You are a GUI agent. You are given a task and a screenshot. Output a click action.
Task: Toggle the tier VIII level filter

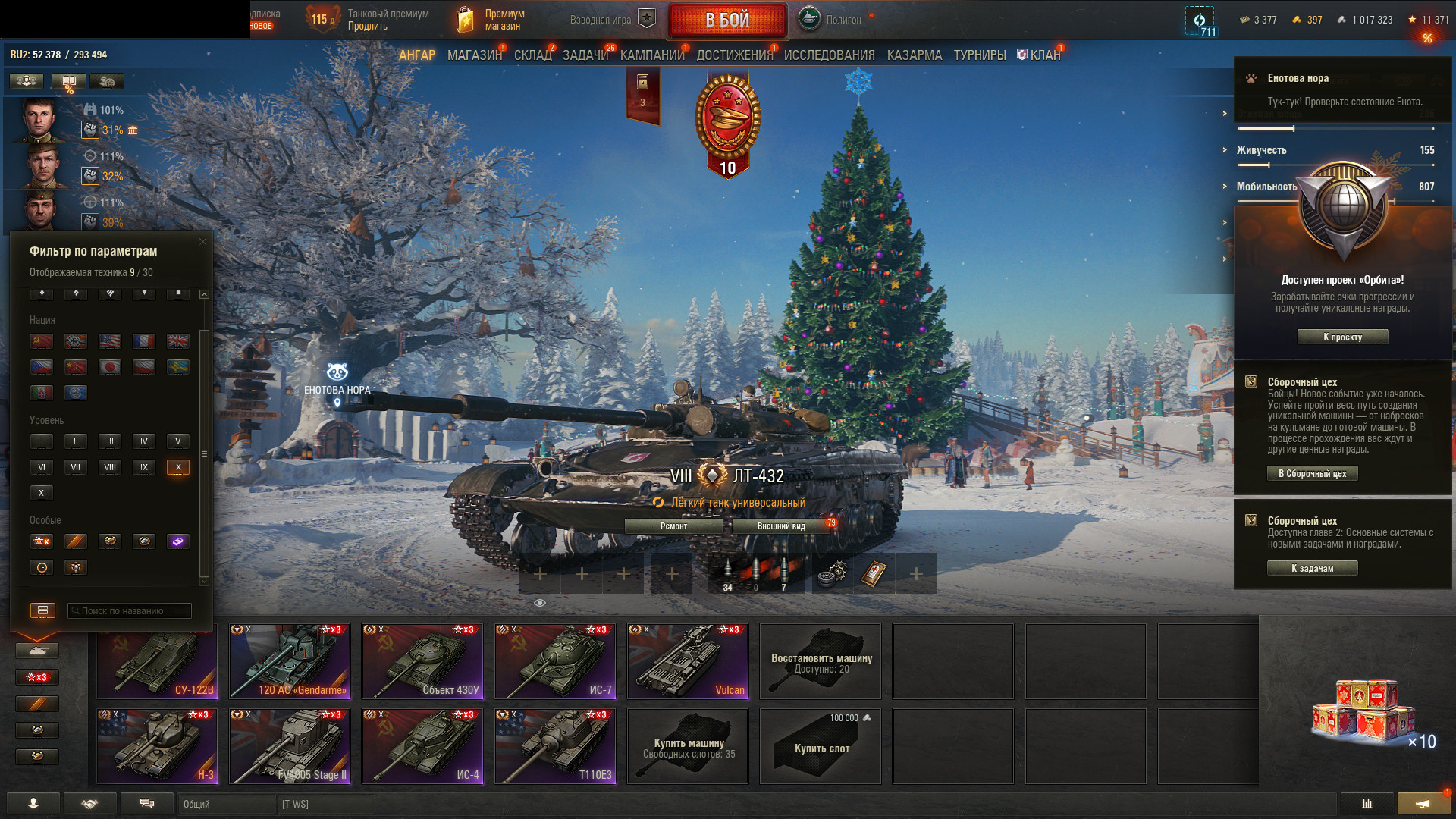[x=110, y=467]
